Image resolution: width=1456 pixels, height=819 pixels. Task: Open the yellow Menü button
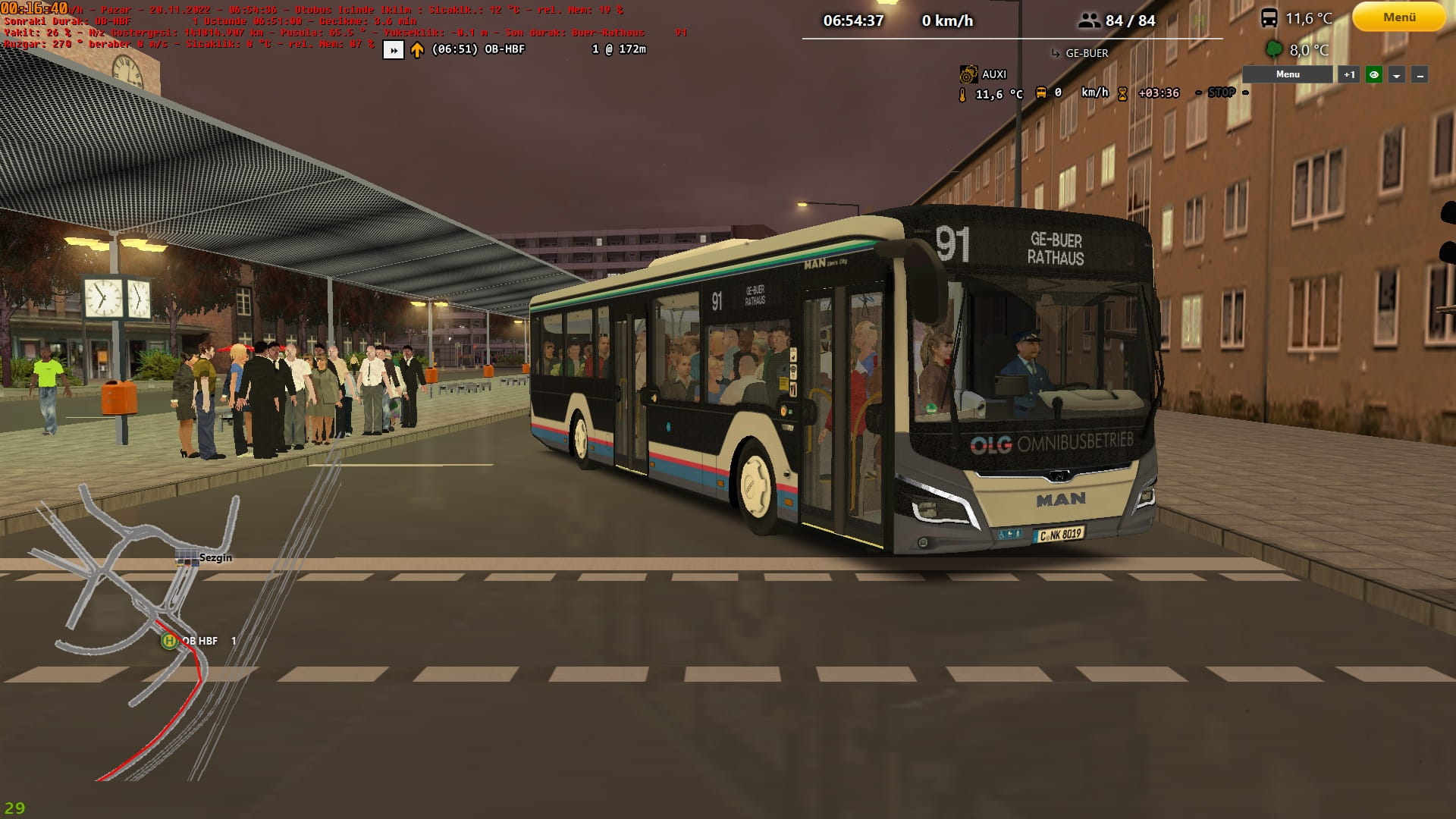1398,17
